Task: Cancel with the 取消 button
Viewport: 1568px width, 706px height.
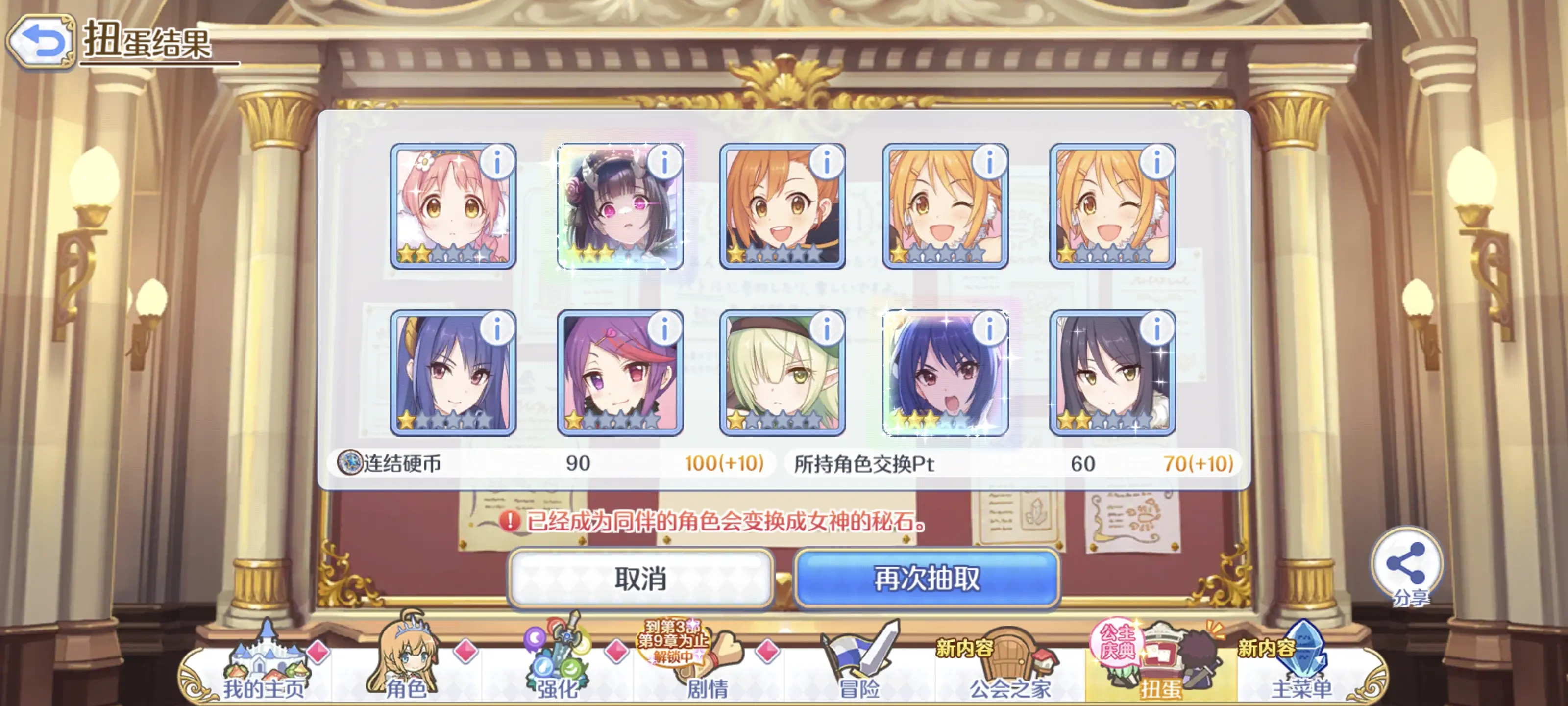Action: point(640,578)
